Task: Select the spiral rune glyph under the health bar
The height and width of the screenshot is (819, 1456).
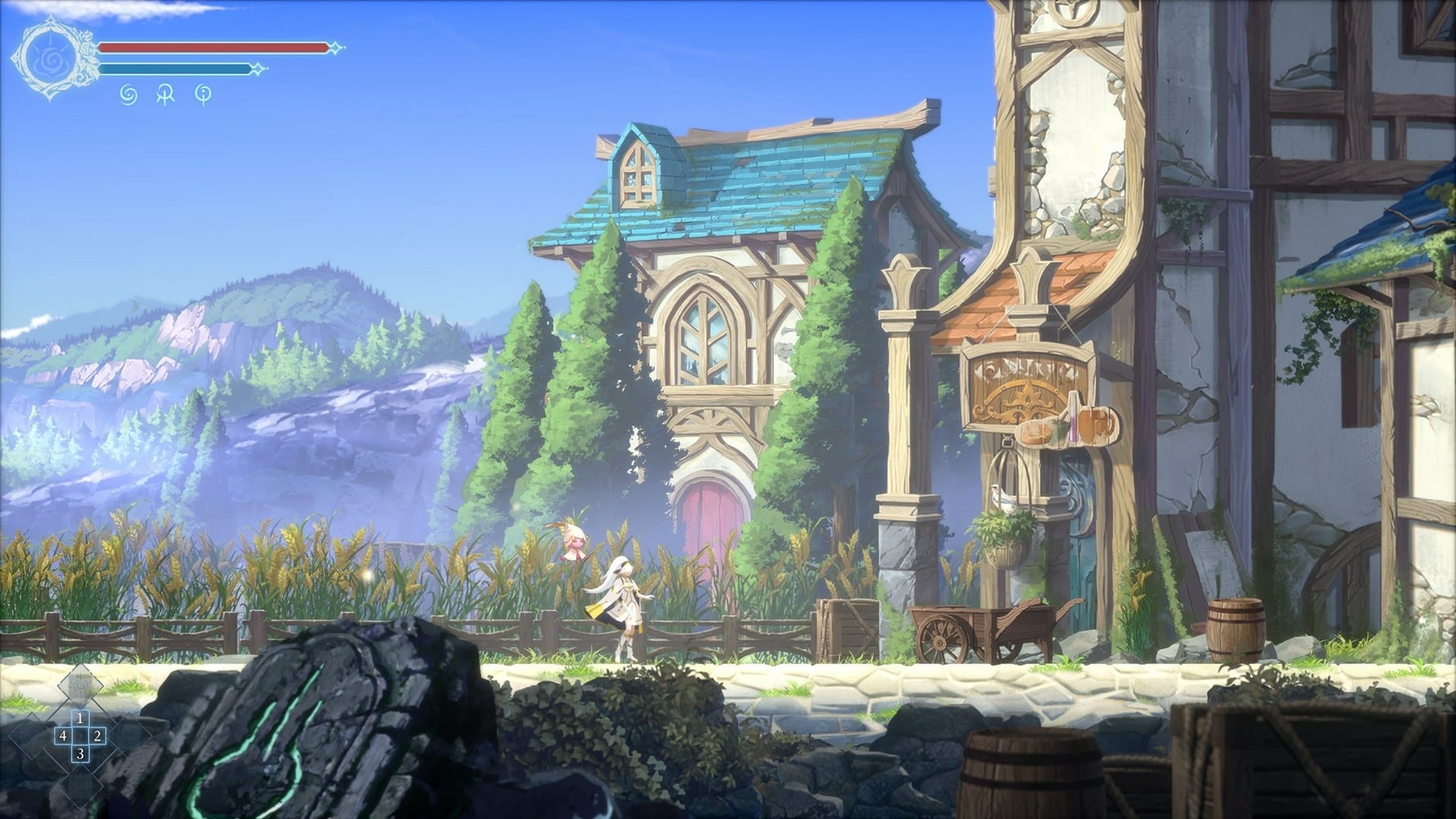Action: (x=127, y=95)
